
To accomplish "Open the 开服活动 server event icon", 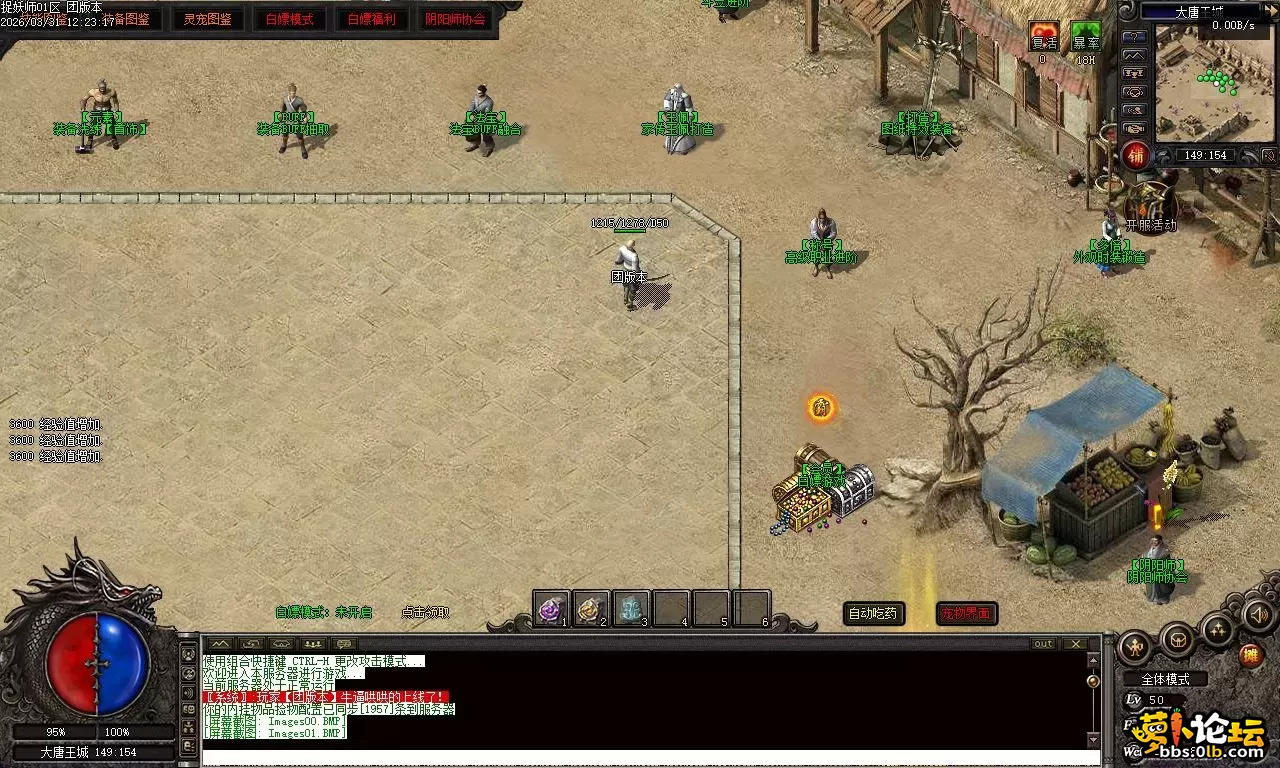I will [1150, 203].
